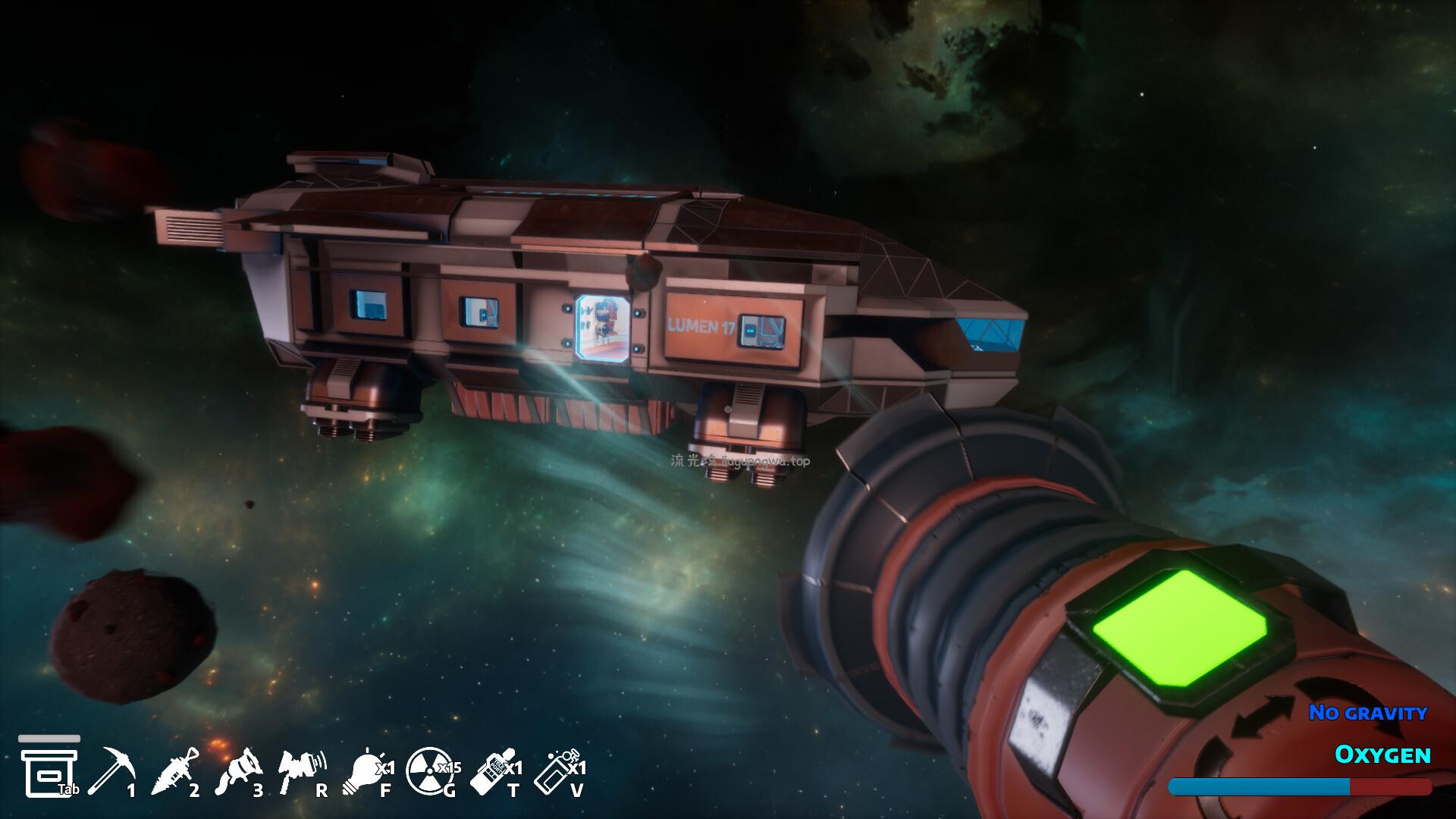The height and width of the screenshot is (819, 1456).
Task: Activate the scanner device
Action: 301,770
